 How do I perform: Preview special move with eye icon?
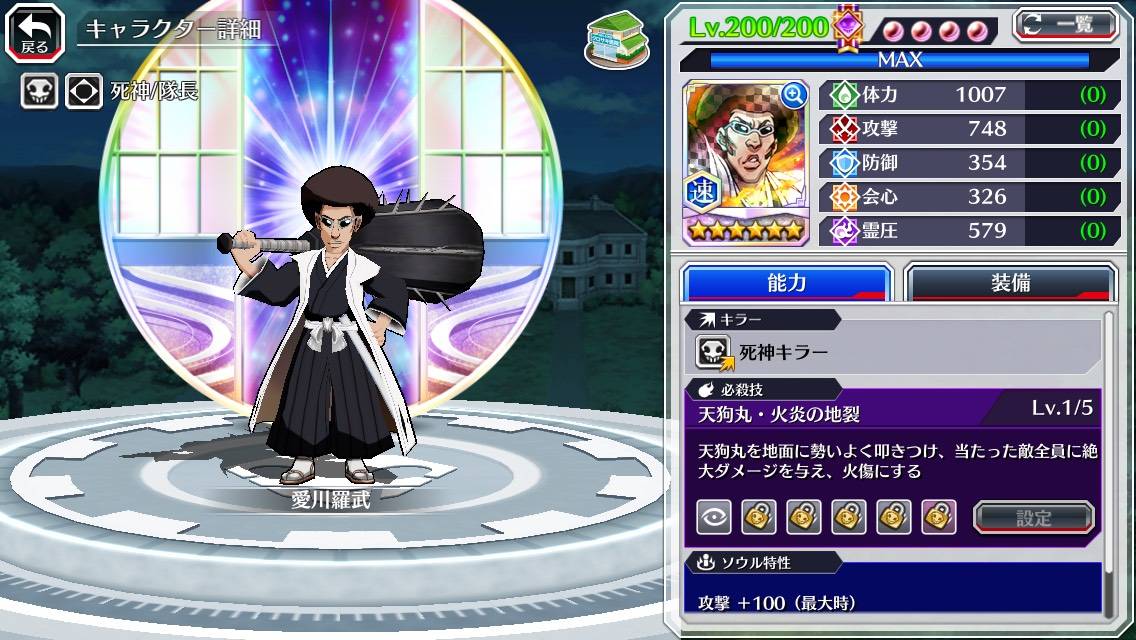point(714,517)
